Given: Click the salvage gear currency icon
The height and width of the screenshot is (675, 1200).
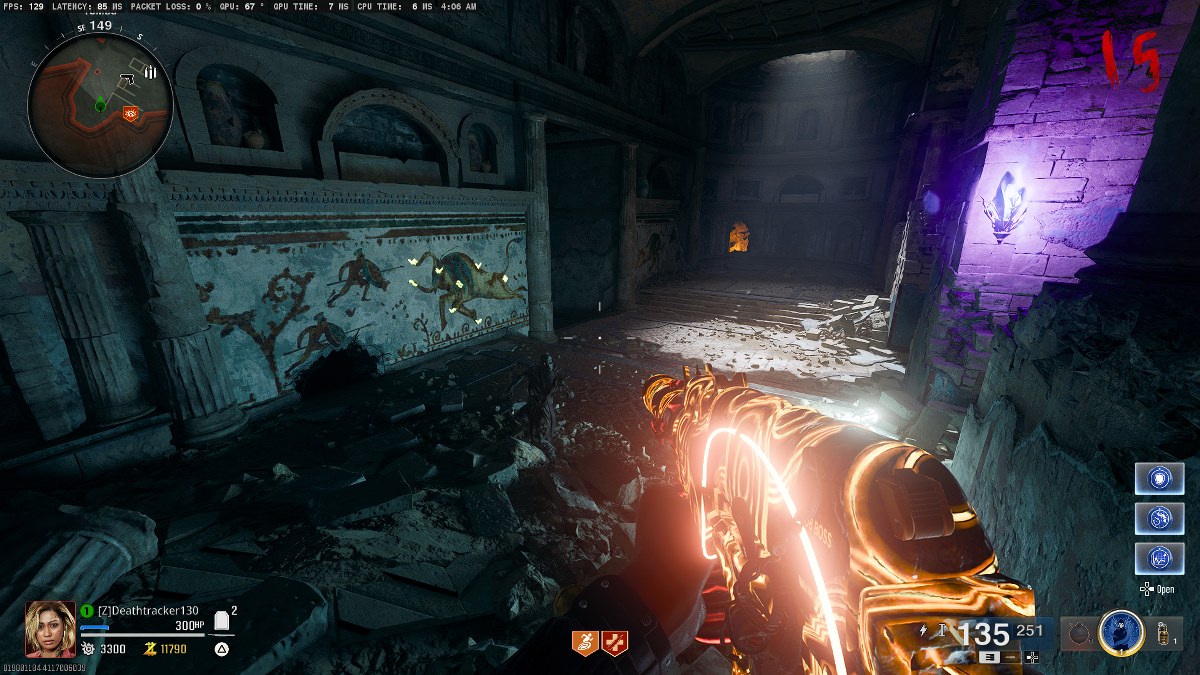Looking at the screenshot, I should (x=88, y=649).
